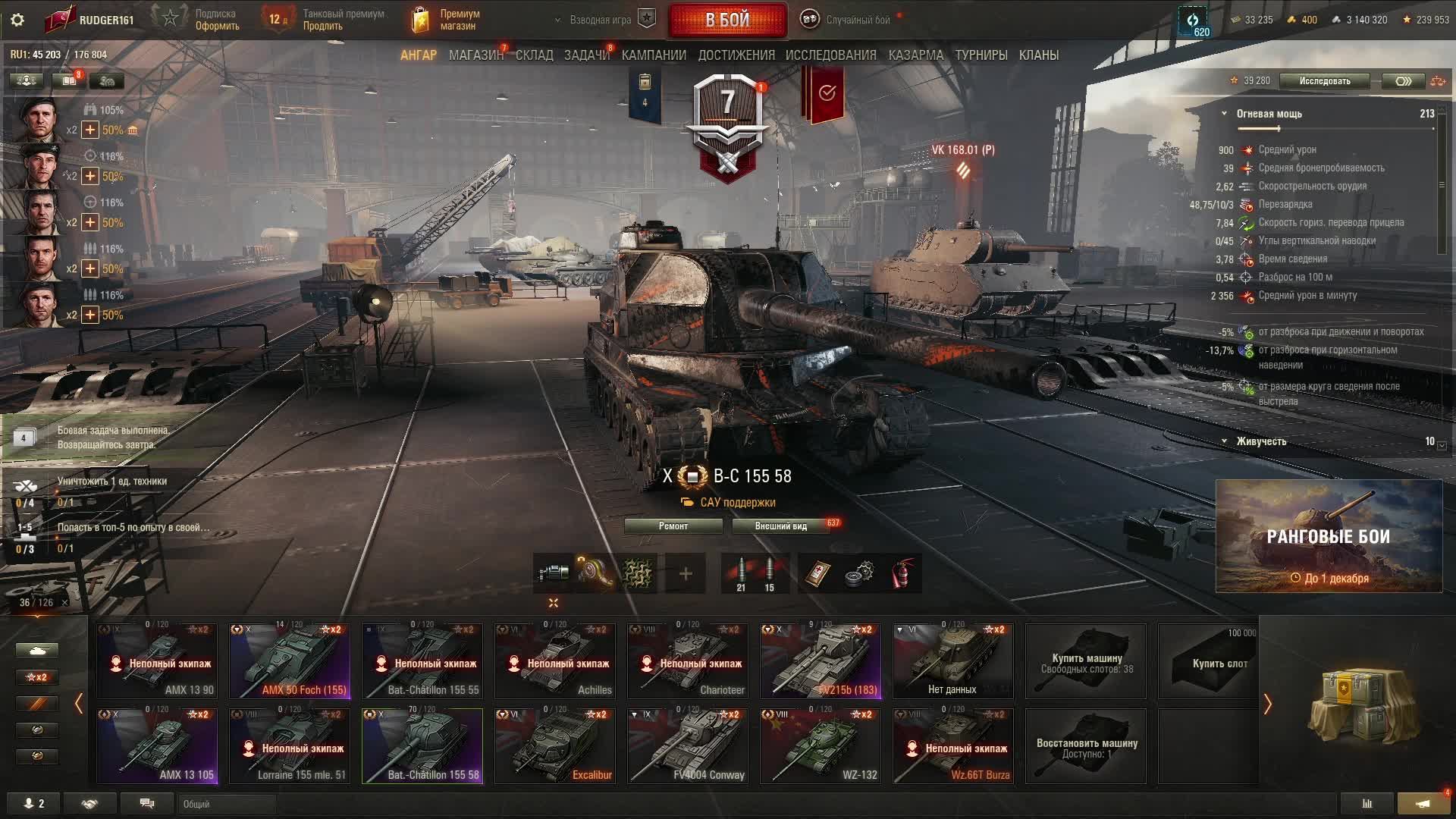Start battle with the В БОЙ button
Image resolution: width=1456 pixels, height=819 pixels.
point(727,20)
